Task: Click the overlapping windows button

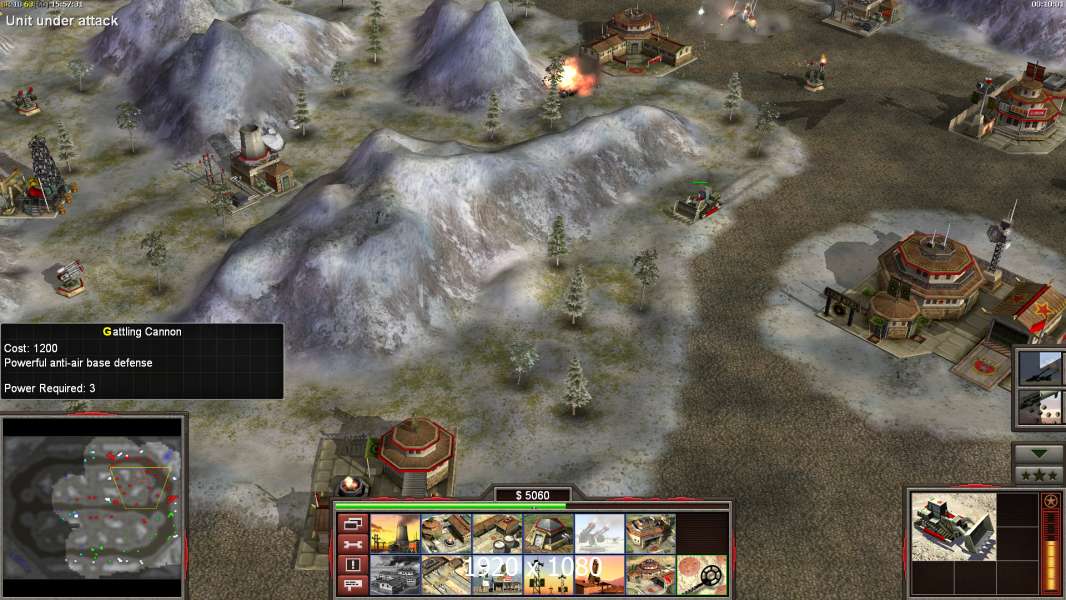Action: click(x=351, y=523)
